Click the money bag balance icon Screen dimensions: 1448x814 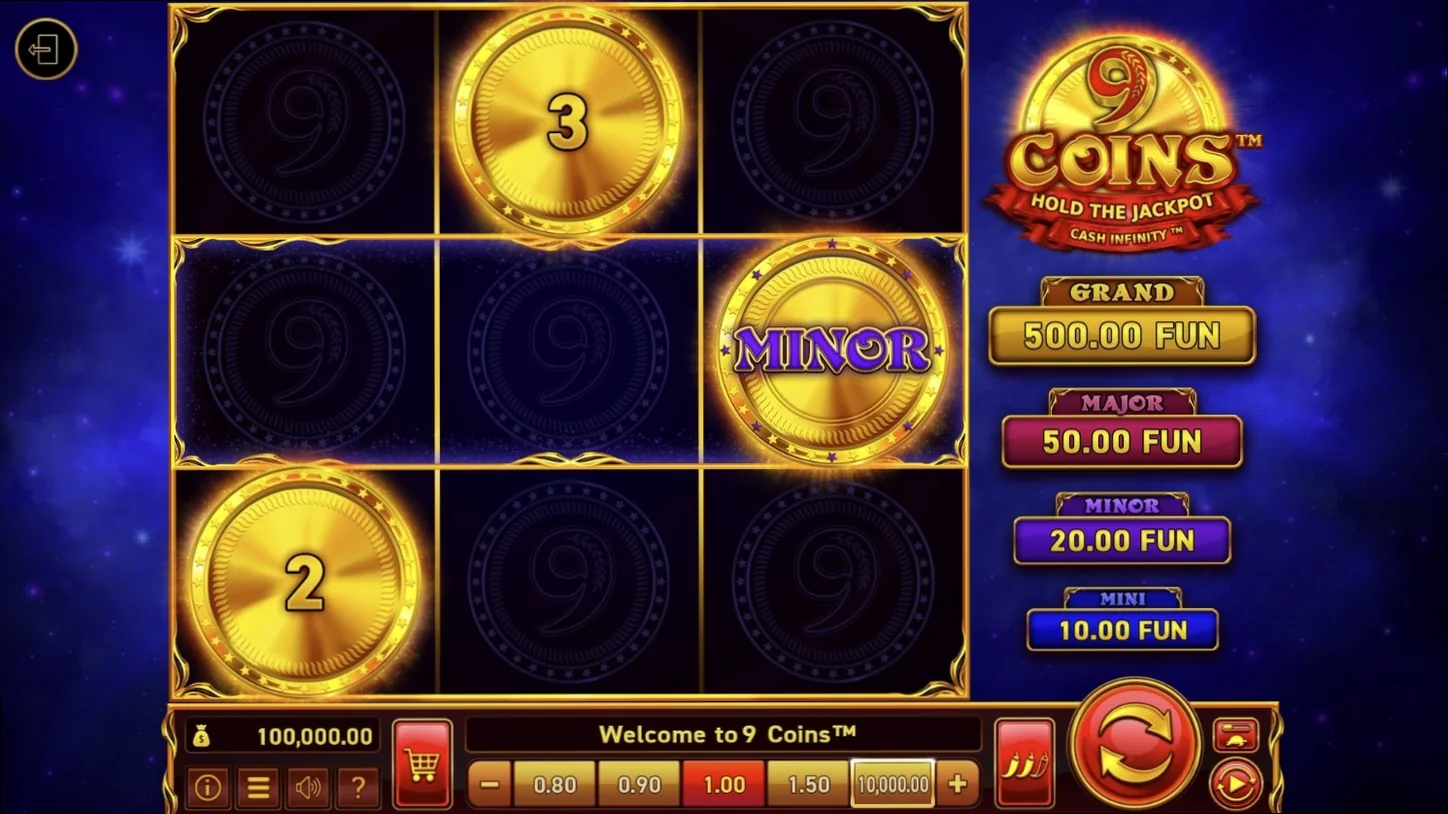tap(204, 734)
